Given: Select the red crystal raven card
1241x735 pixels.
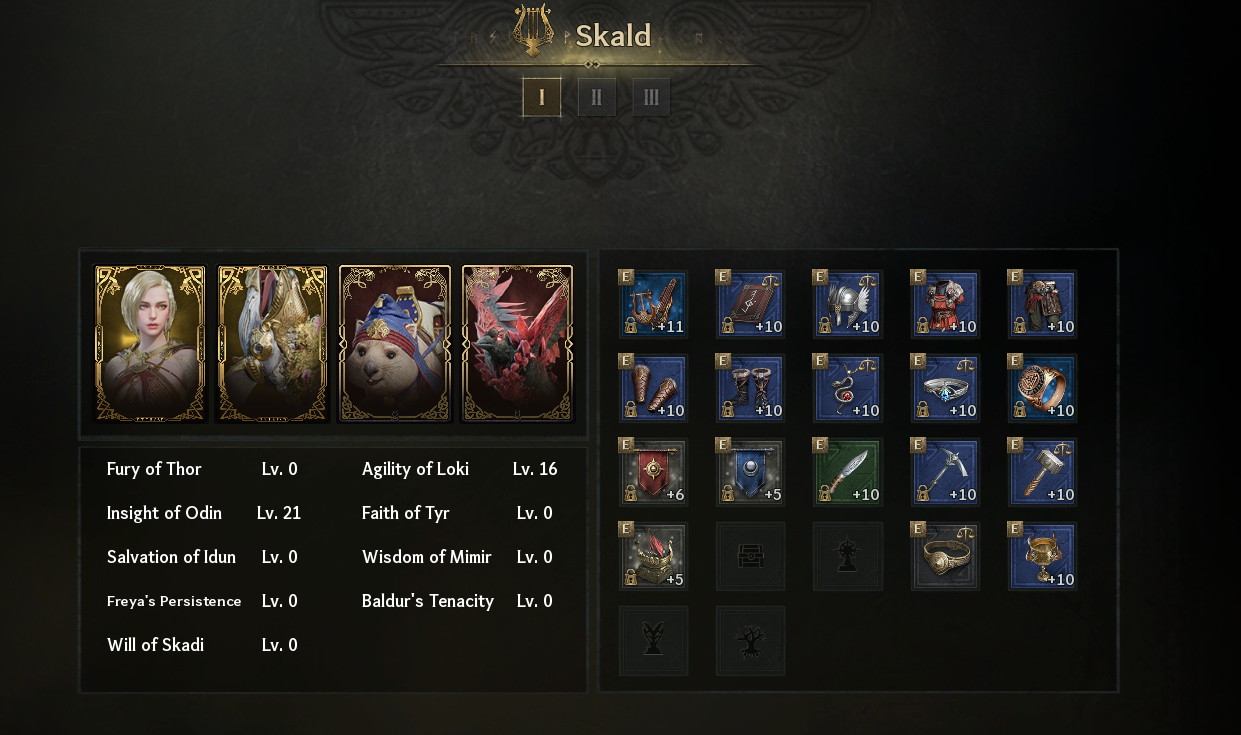Looking at the screenshot, I should 517,344.
